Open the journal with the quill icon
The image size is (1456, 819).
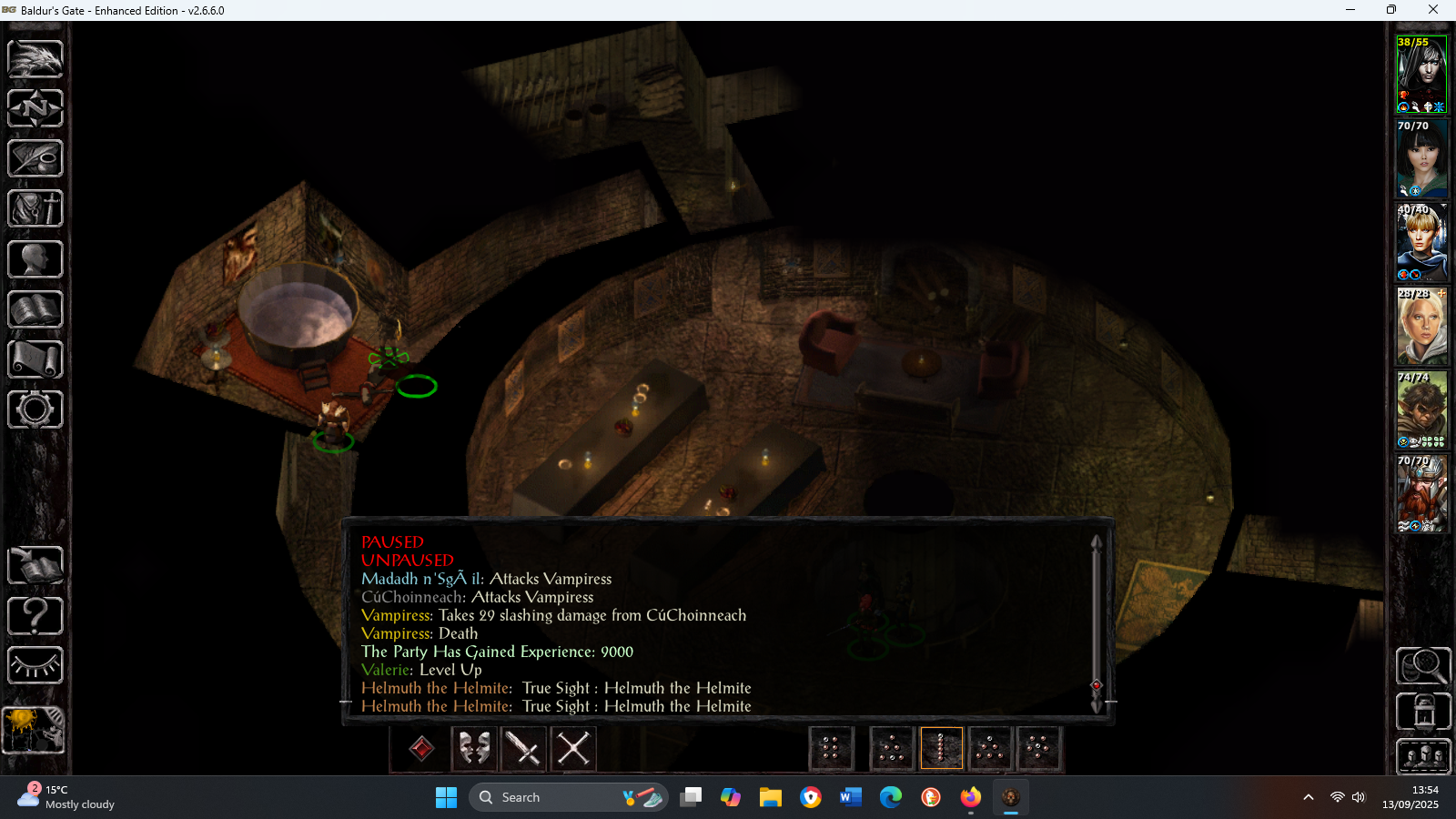tap(35, 159)
